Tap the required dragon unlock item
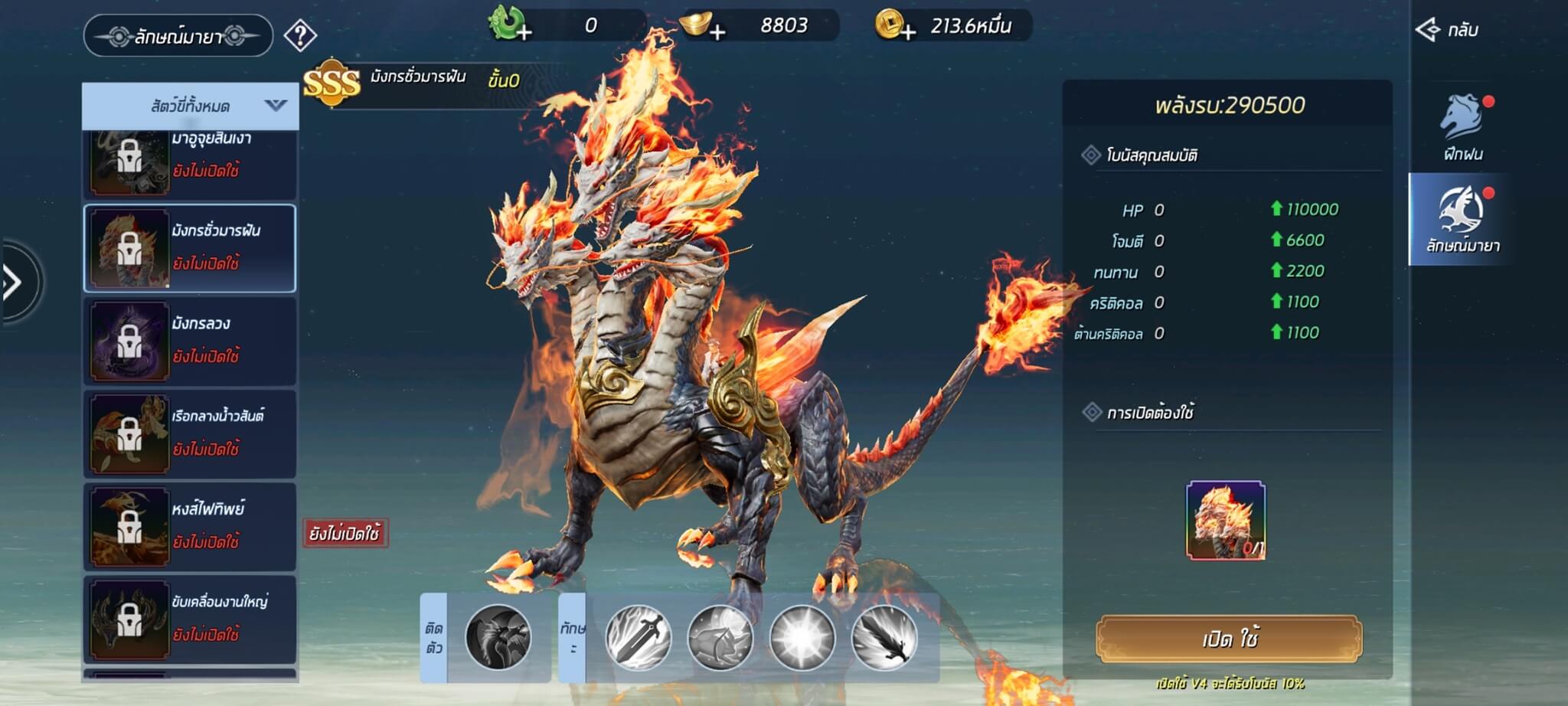 coord(1226,520)
